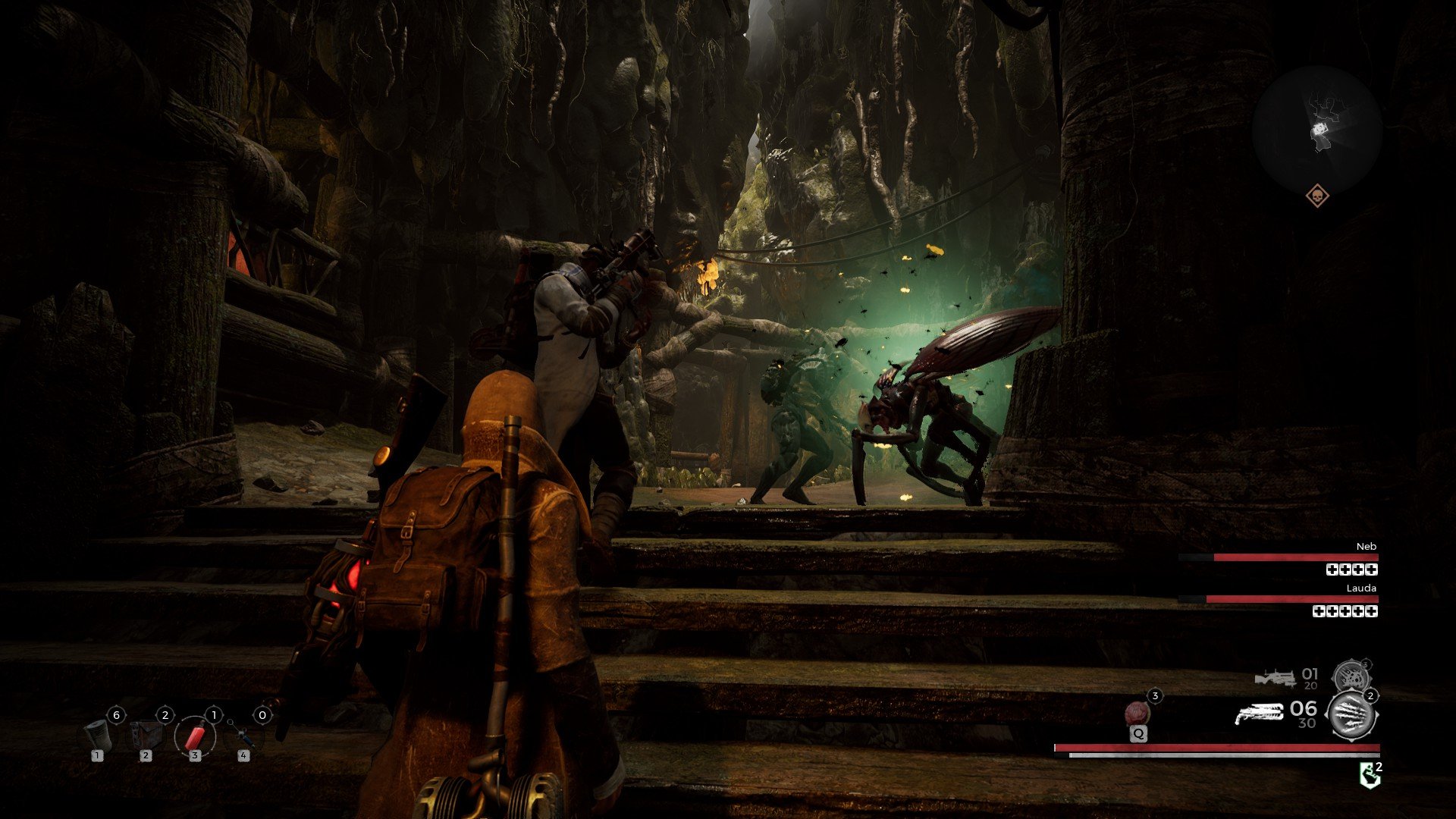
Task: Select the equipped handgun icon showing 06
Action: [1260, 714]
